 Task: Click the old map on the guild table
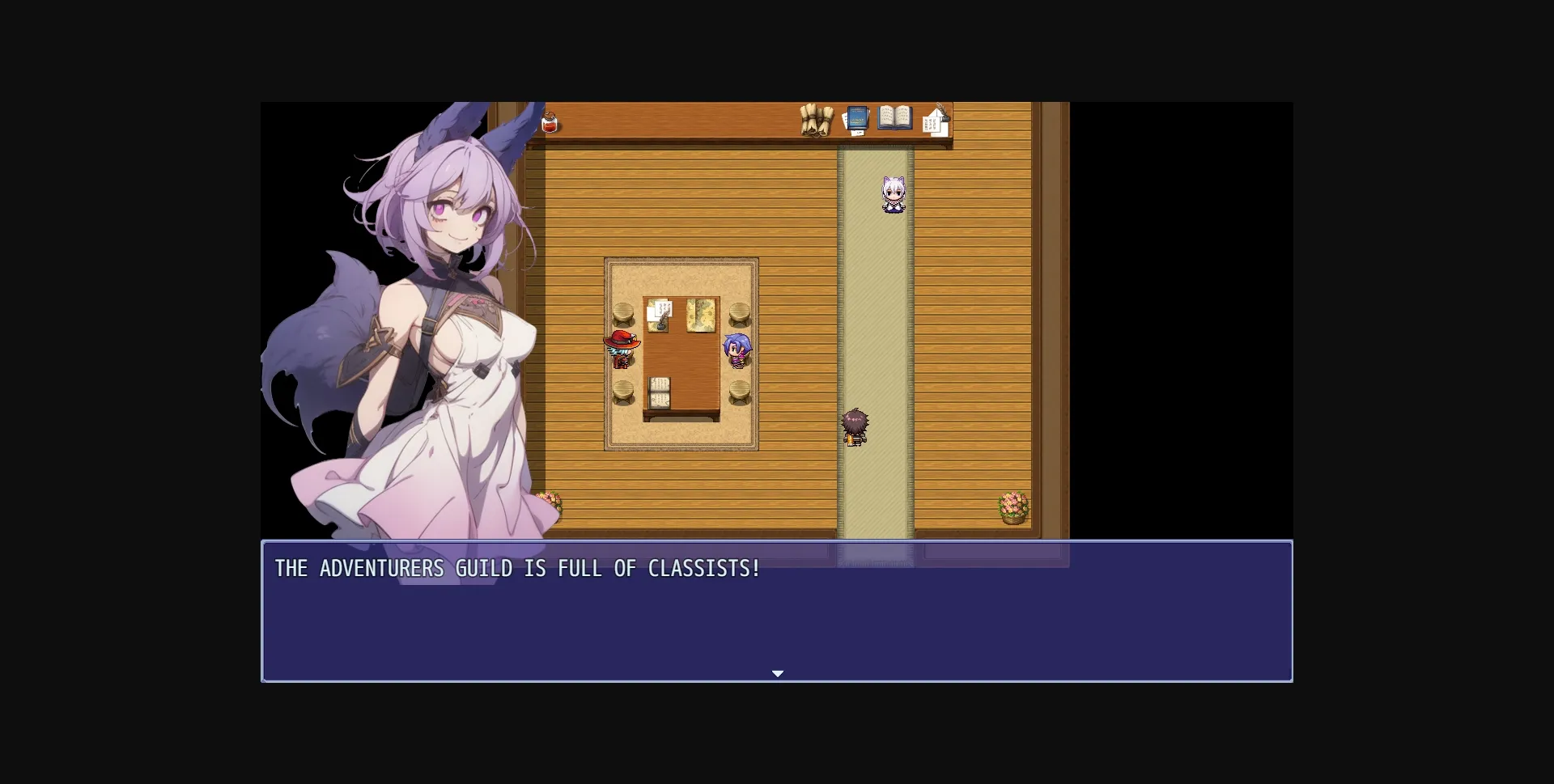pos(701,314)
